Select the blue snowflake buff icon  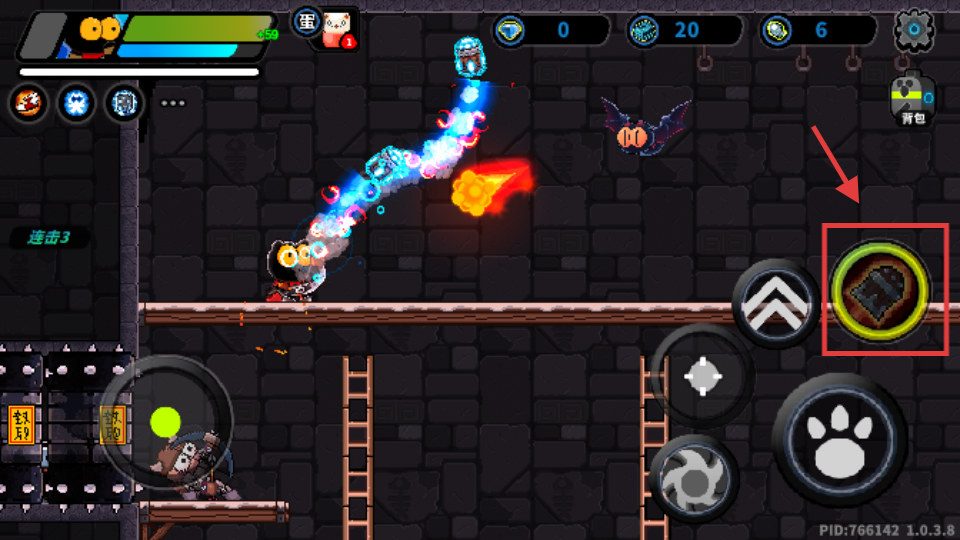[x=75, y=102]
